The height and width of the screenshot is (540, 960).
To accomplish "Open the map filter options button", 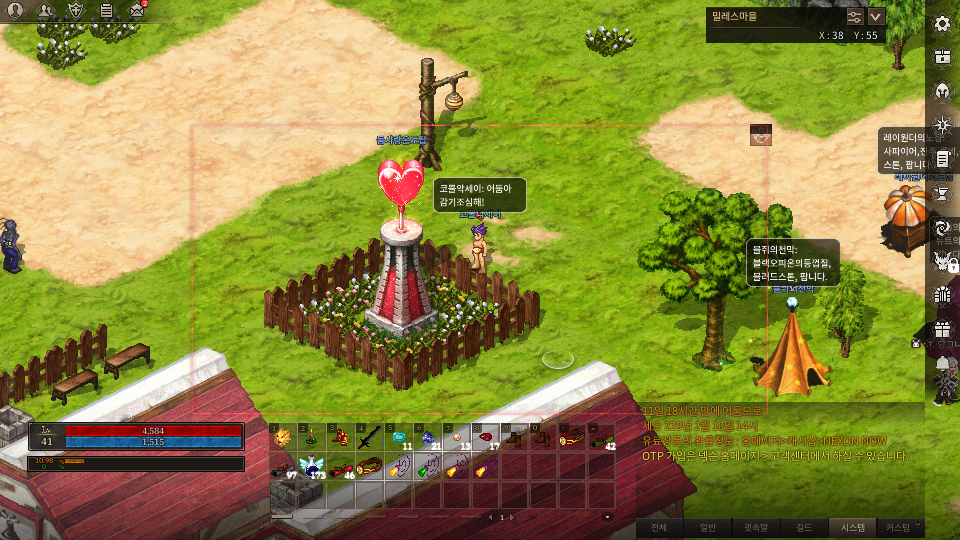I will (x=855, y=16).
